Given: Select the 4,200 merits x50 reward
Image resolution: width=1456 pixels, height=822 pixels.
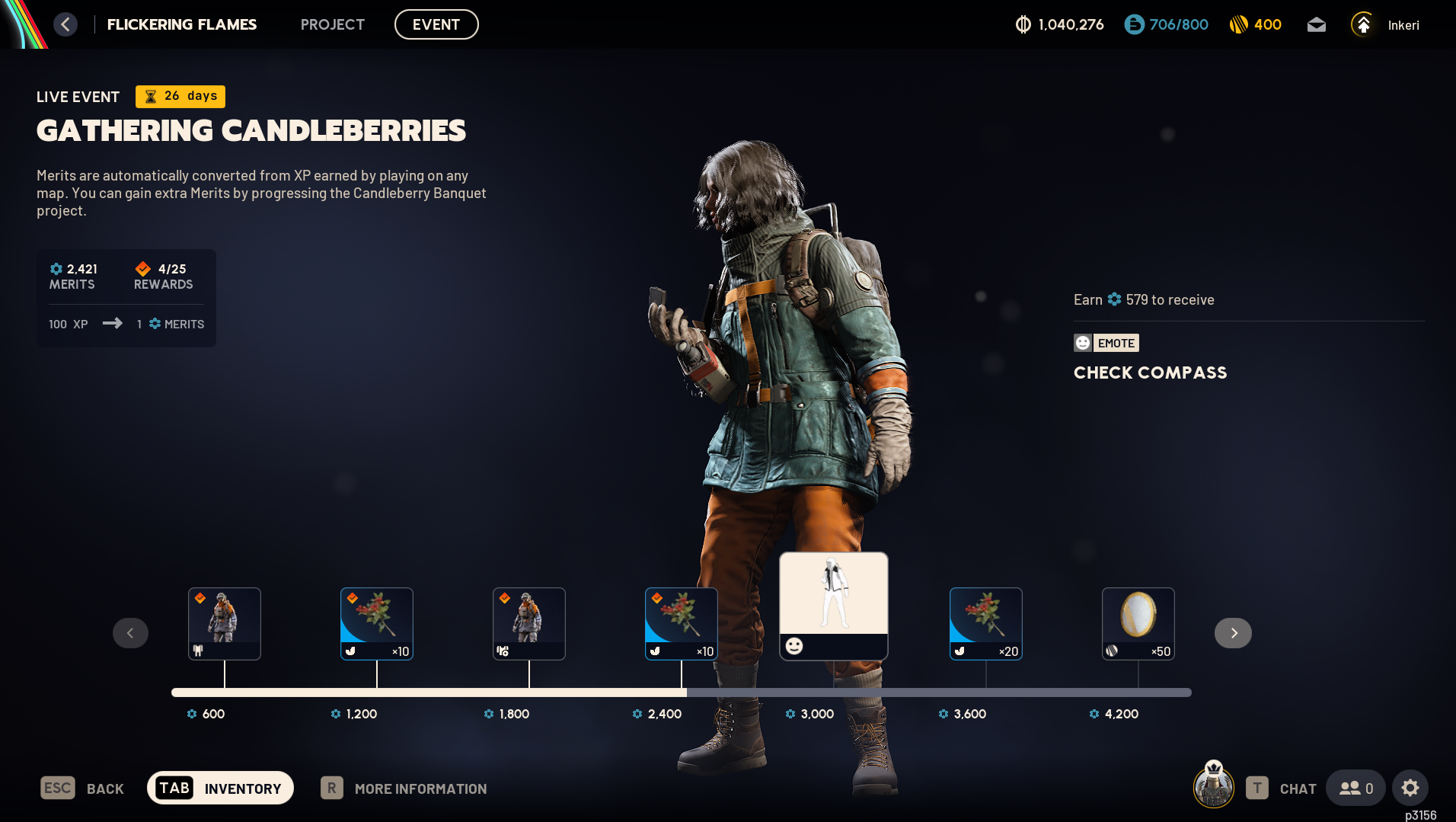Looking at the screenshot, I should click(x=1138, y=623).
